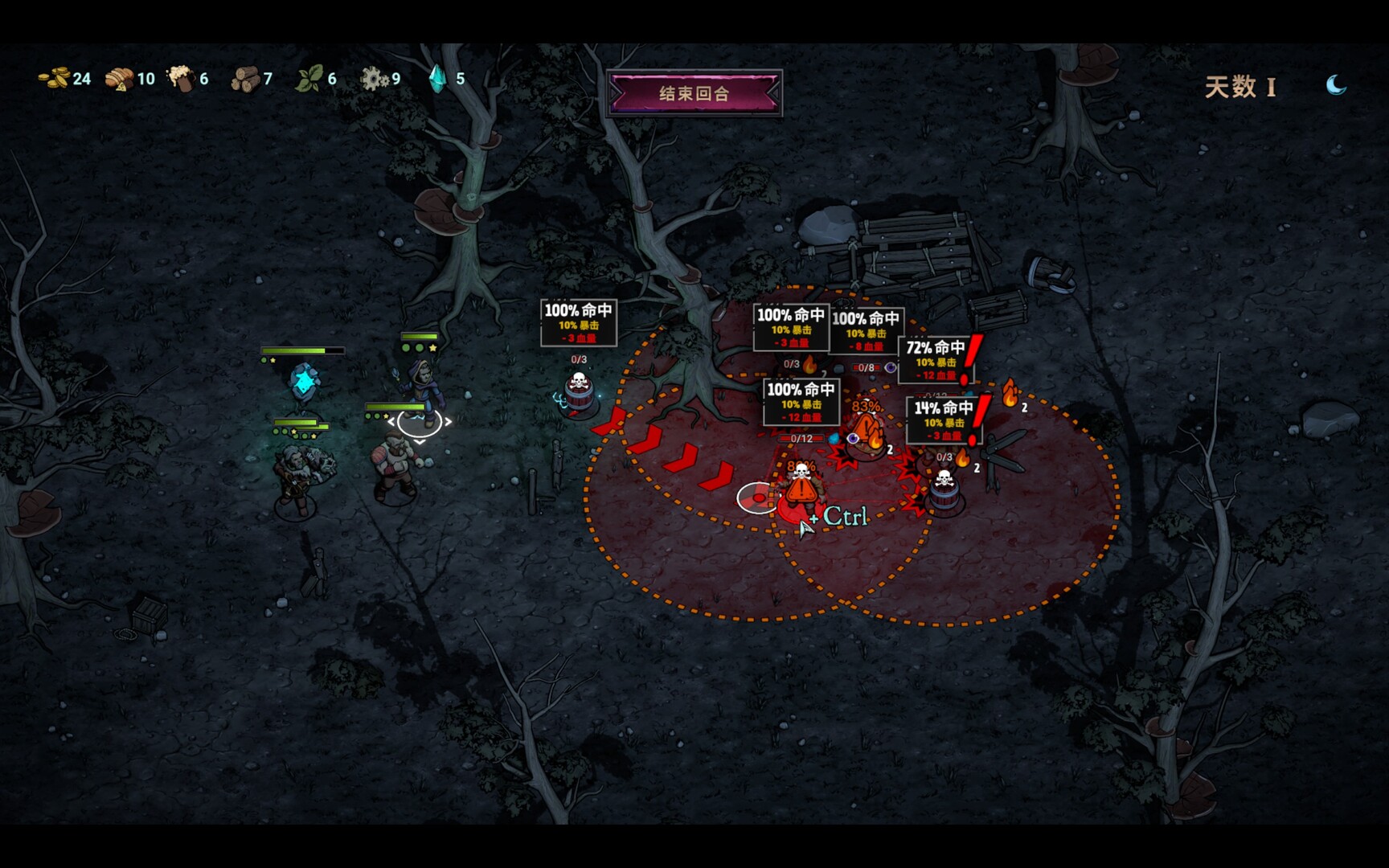Viewport: 1389px width, 868px height.
Task: Click the purple eye icon beside the 0/8 bar
Action: tap(891, 366)
